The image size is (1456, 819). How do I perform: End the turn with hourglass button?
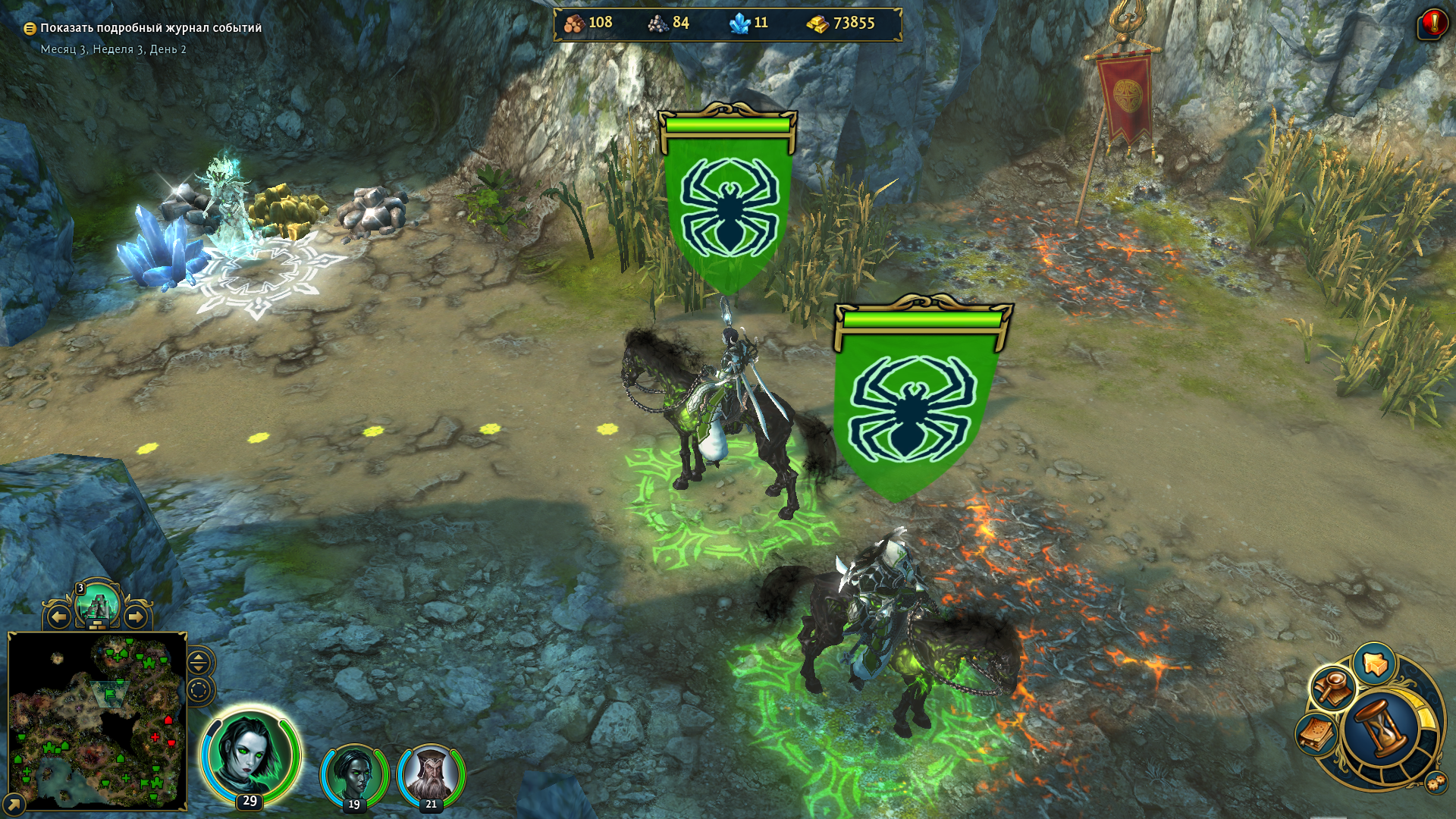tap(1381, 729)
